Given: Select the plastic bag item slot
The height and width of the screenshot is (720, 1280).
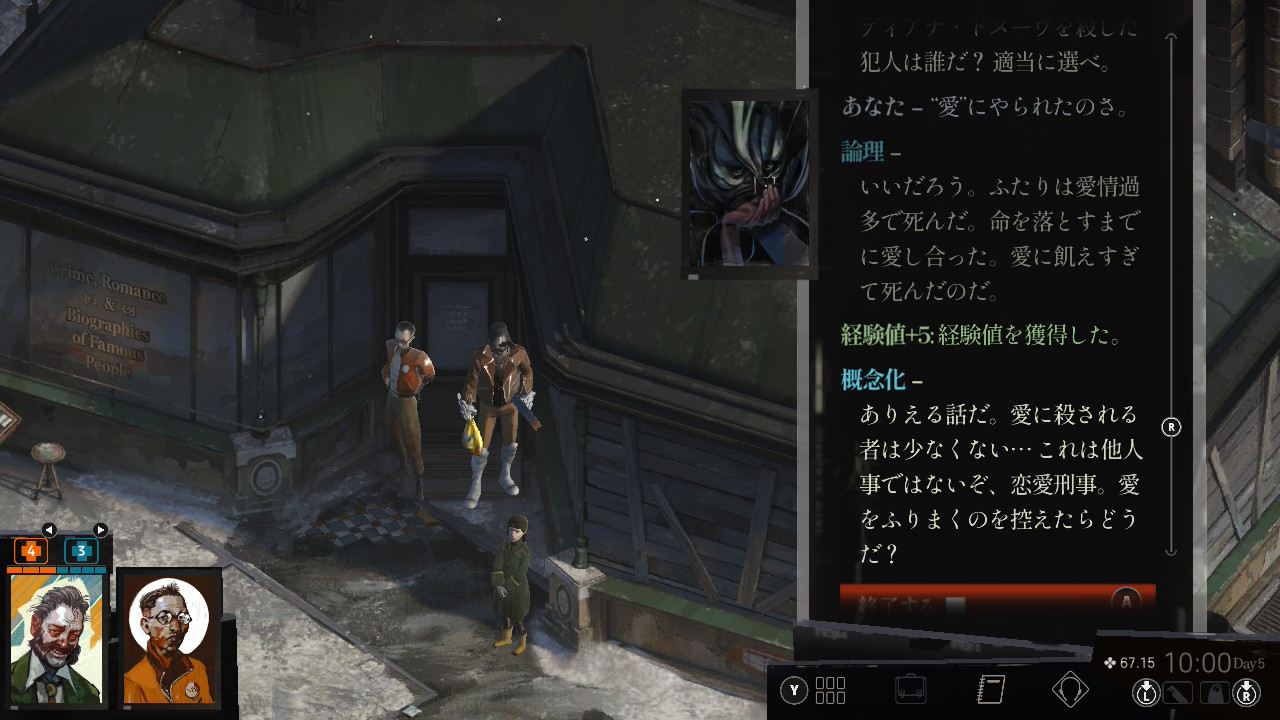Looking at the screenshot, I should (1213, 691).
